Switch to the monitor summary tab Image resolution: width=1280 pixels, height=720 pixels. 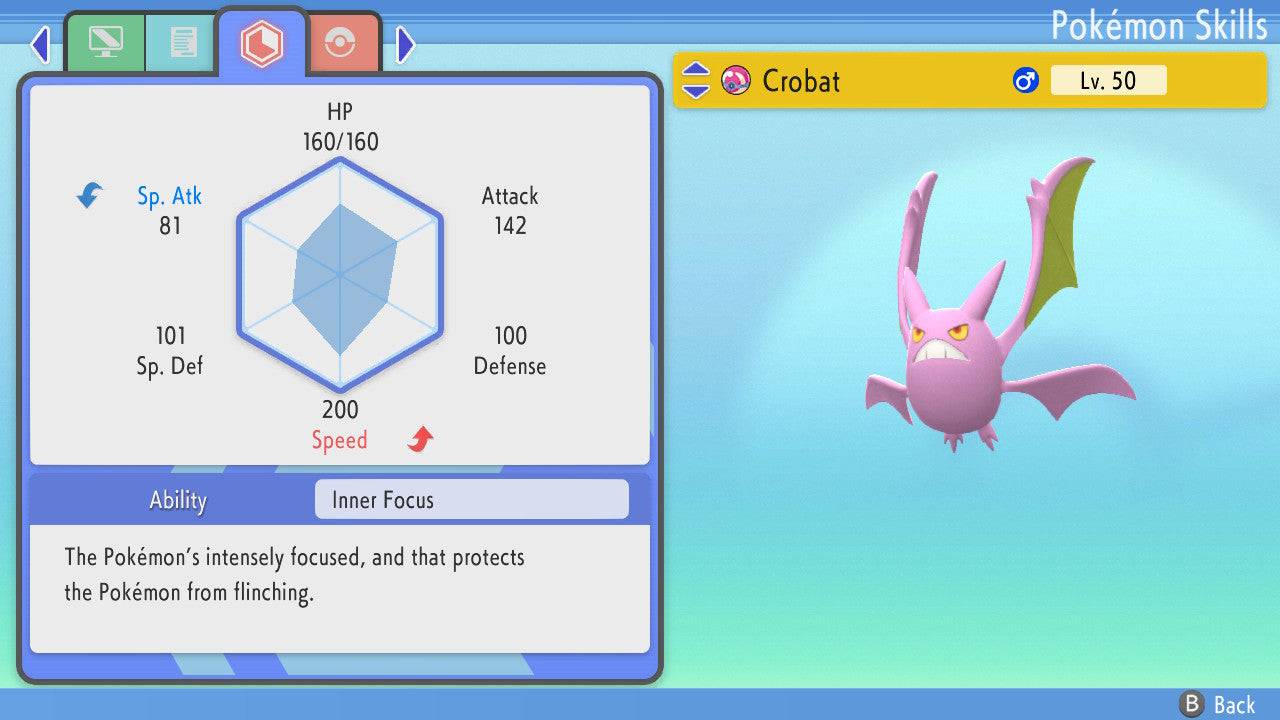coord(105,42)
